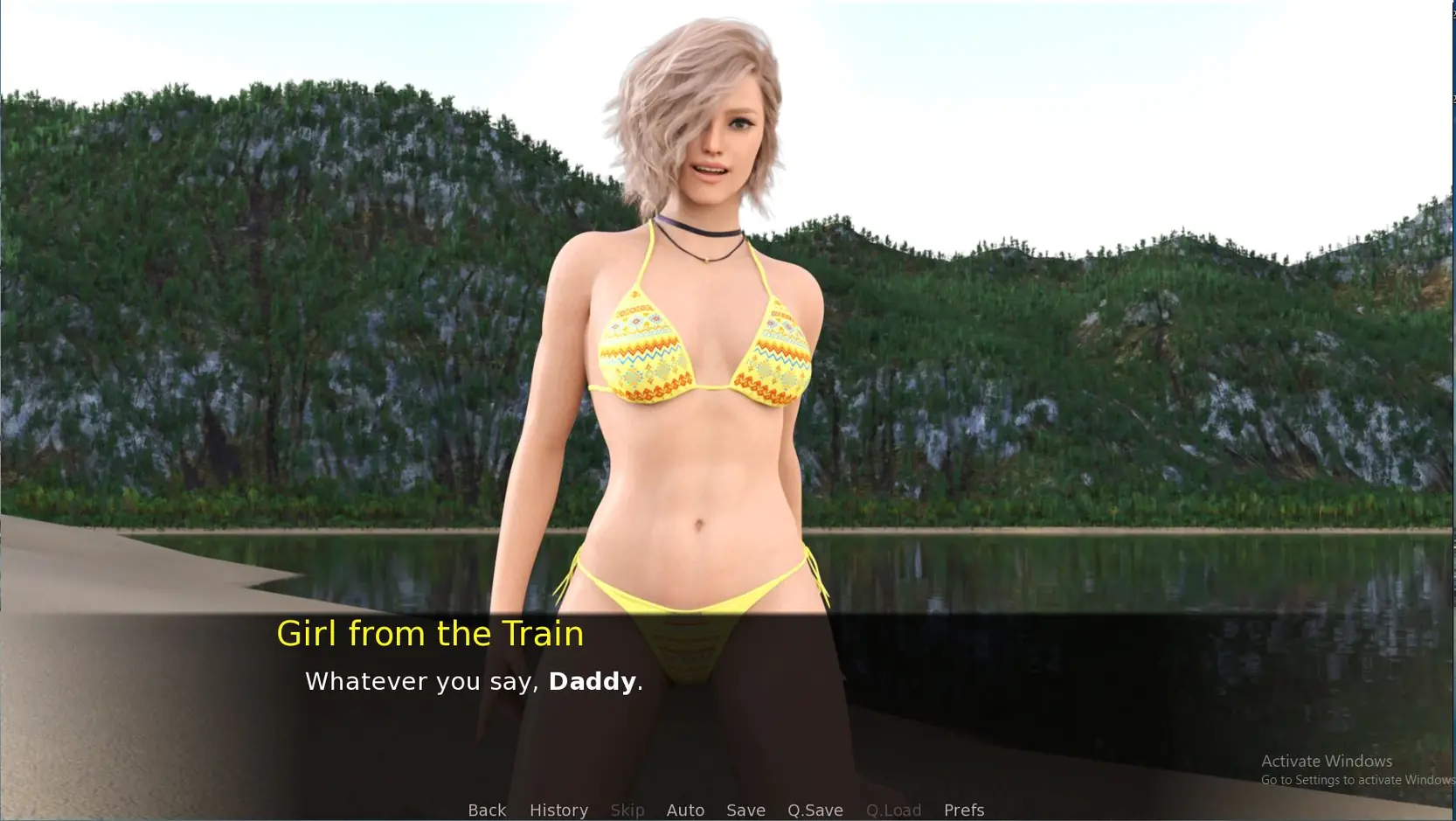Viewport: 1456px width, 821px height.
Task: Open the Prefs settings menu
Action: tap(963, 810)
